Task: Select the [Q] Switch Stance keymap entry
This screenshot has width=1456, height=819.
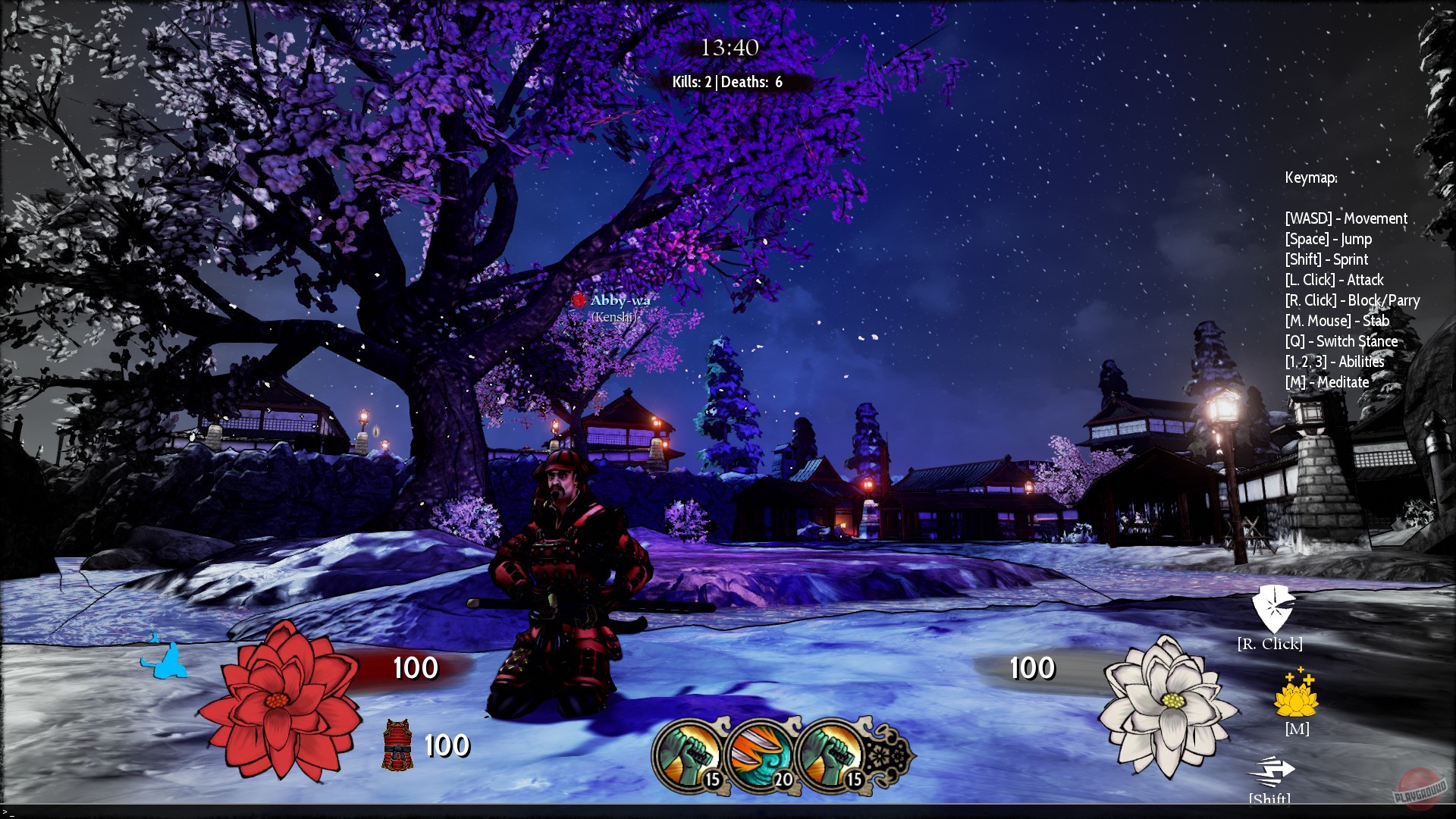Action: click(x=1341, y=341)
